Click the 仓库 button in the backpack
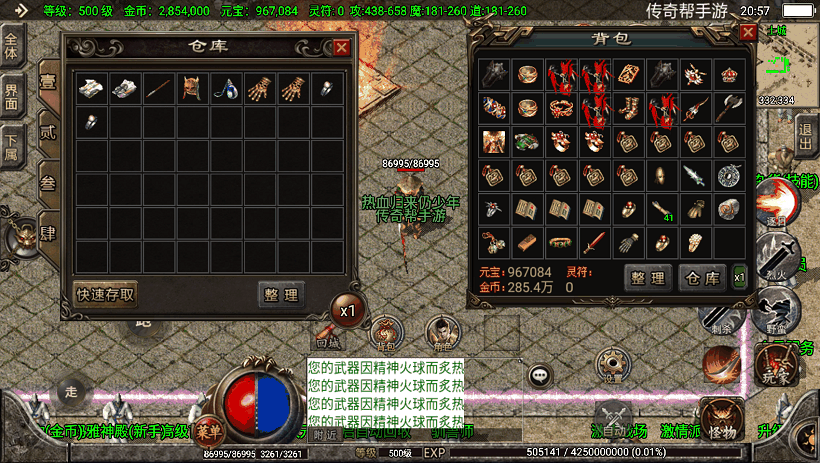Viewport: 820px width, 463px height. pyautogui.click(x=700, y=277)
